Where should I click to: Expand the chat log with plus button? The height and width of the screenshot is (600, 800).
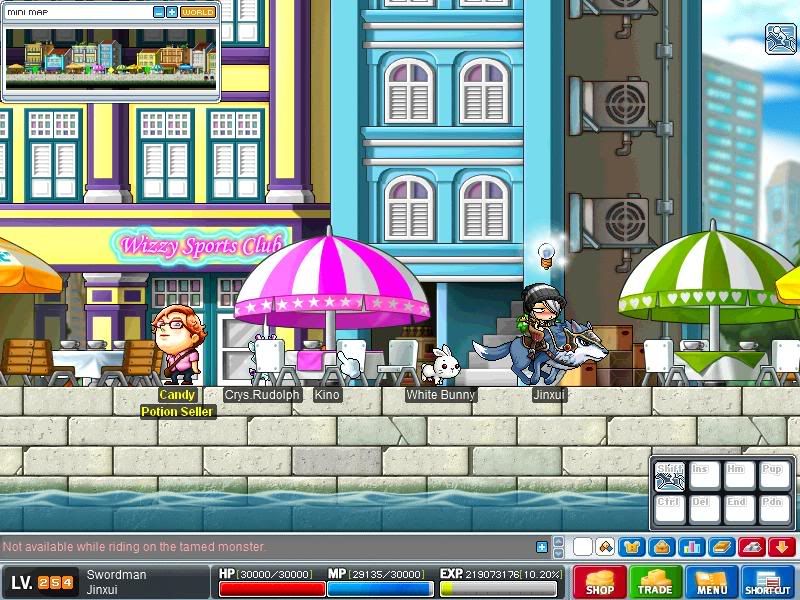point(542,547)
